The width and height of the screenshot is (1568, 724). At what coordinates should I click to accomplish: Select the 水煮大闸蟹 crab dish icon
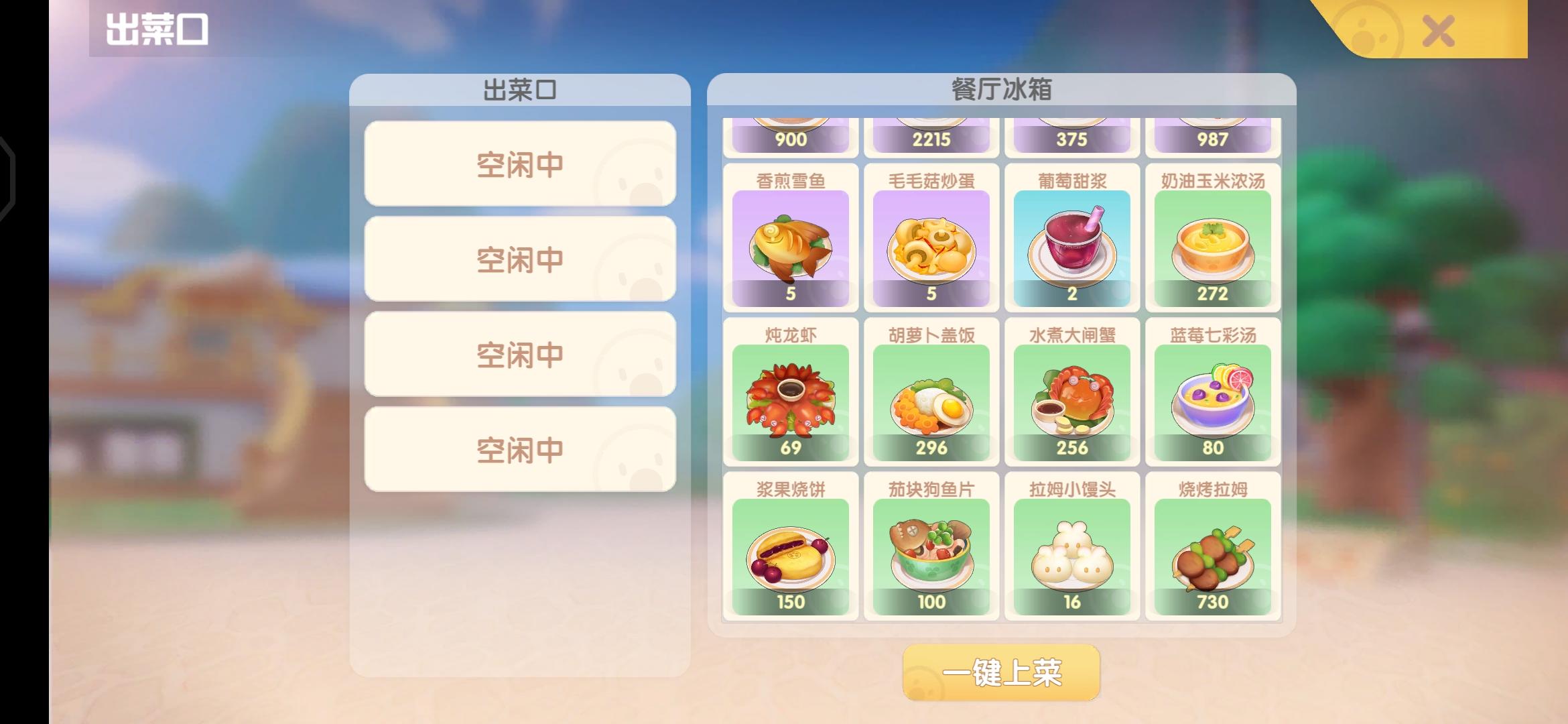1072,399
